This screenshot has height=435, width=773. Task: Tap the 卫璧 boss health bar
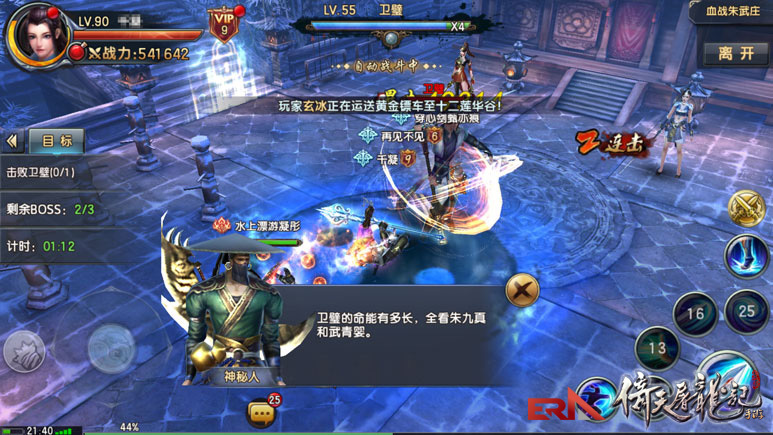(x=392, y=28)
